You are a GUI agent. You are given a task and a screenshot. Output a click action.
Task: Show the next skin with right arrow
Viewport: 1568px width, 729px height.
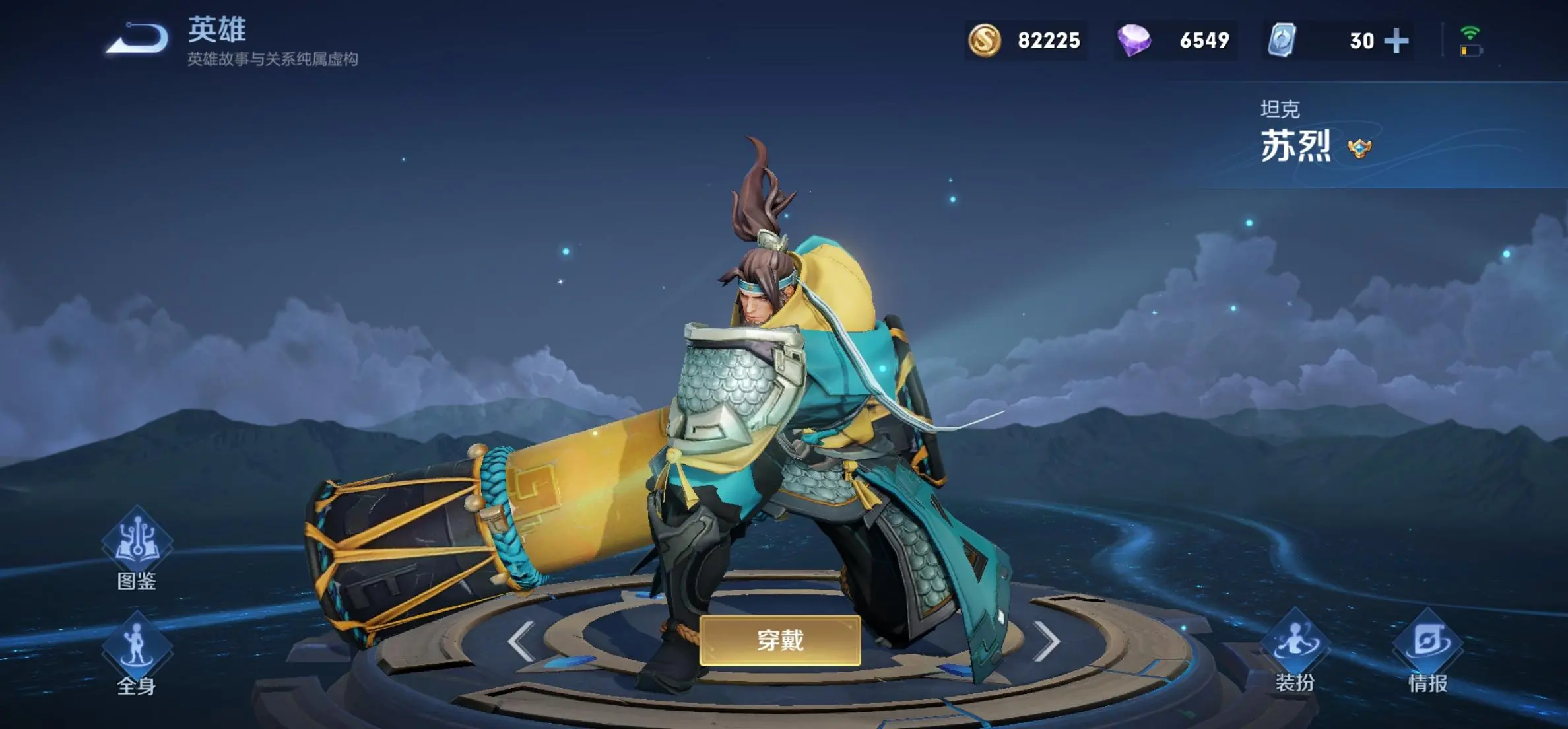[1047, 641]
